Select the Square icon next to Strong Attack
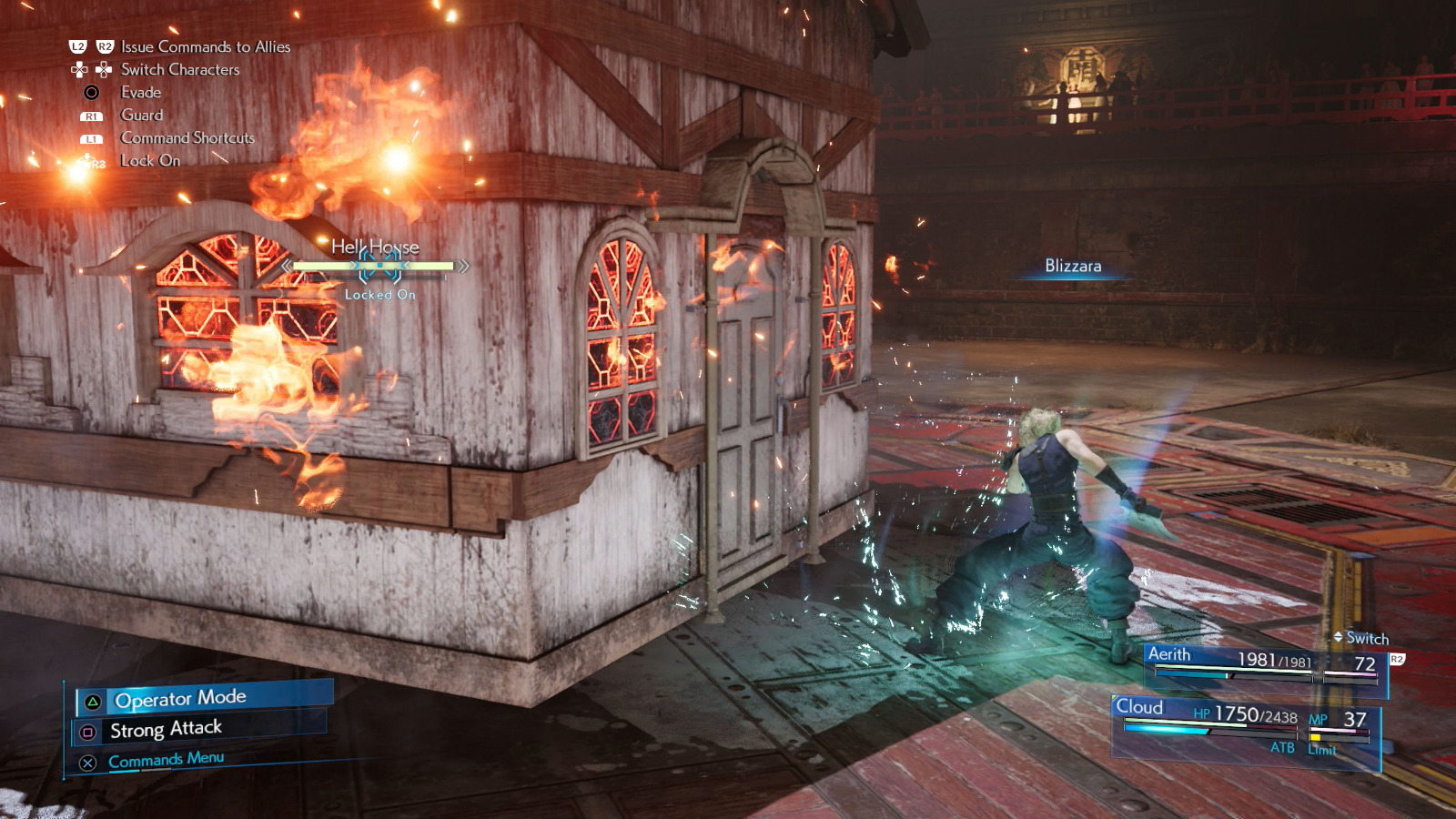This screenshot has width=1456, height=819. (88, 732)
